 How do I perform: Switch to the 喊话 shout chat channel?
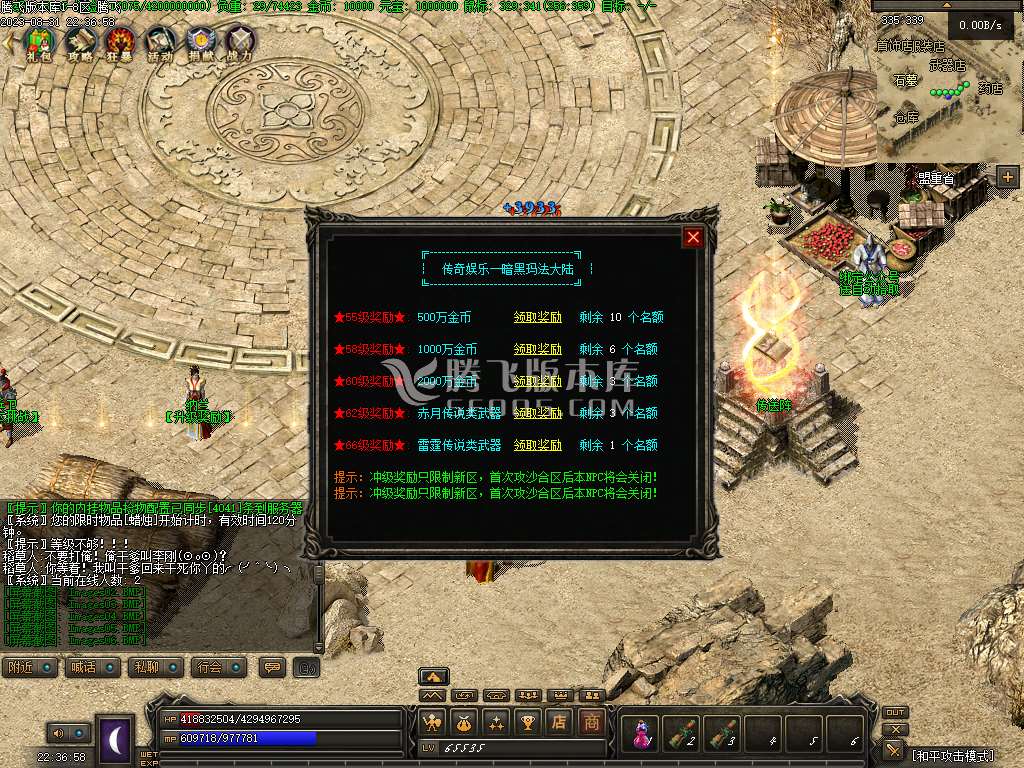[x=93, y=668]
